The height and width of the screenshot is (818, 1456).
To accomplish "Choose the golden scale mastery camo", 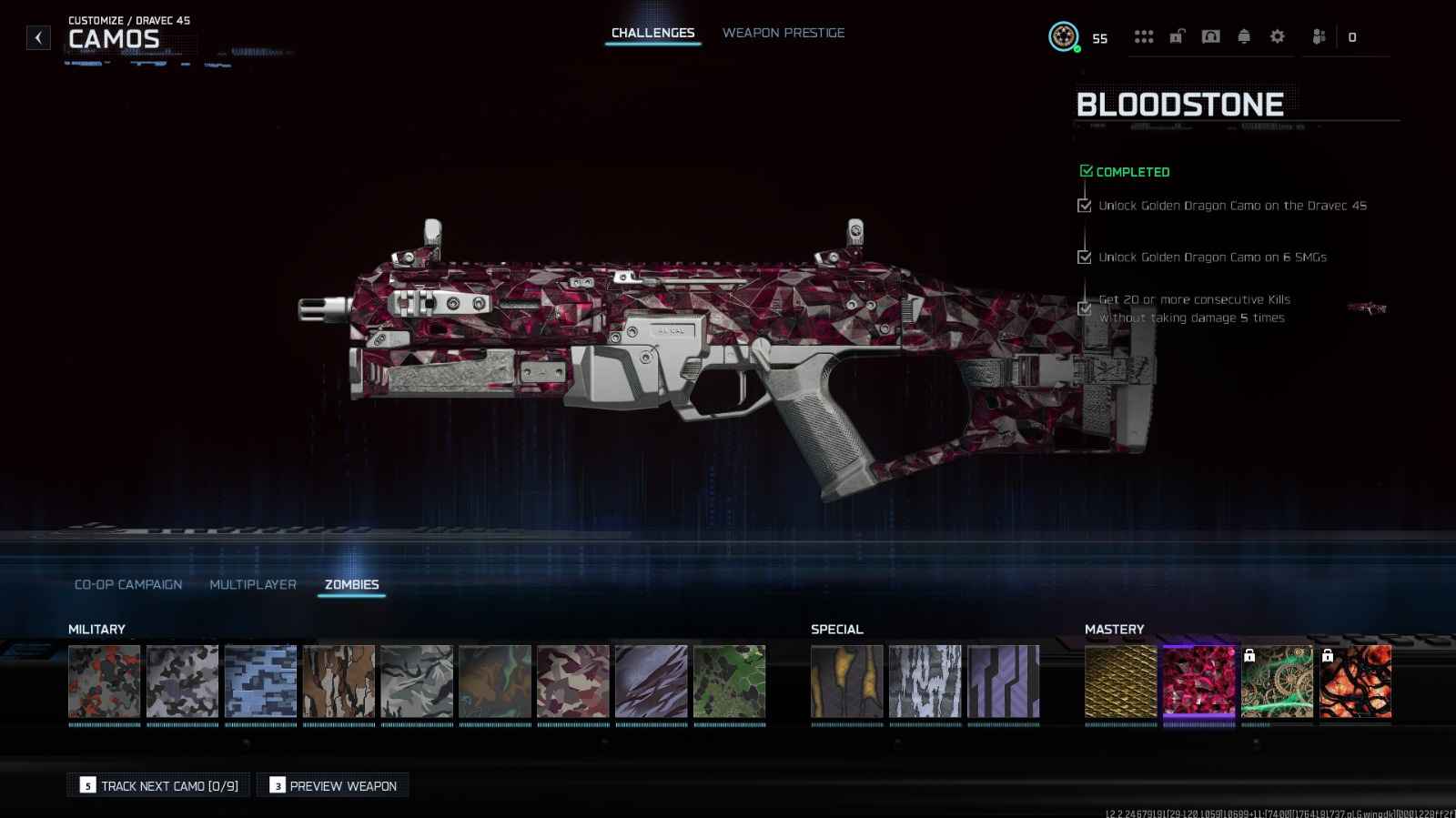I will 1120,682.
